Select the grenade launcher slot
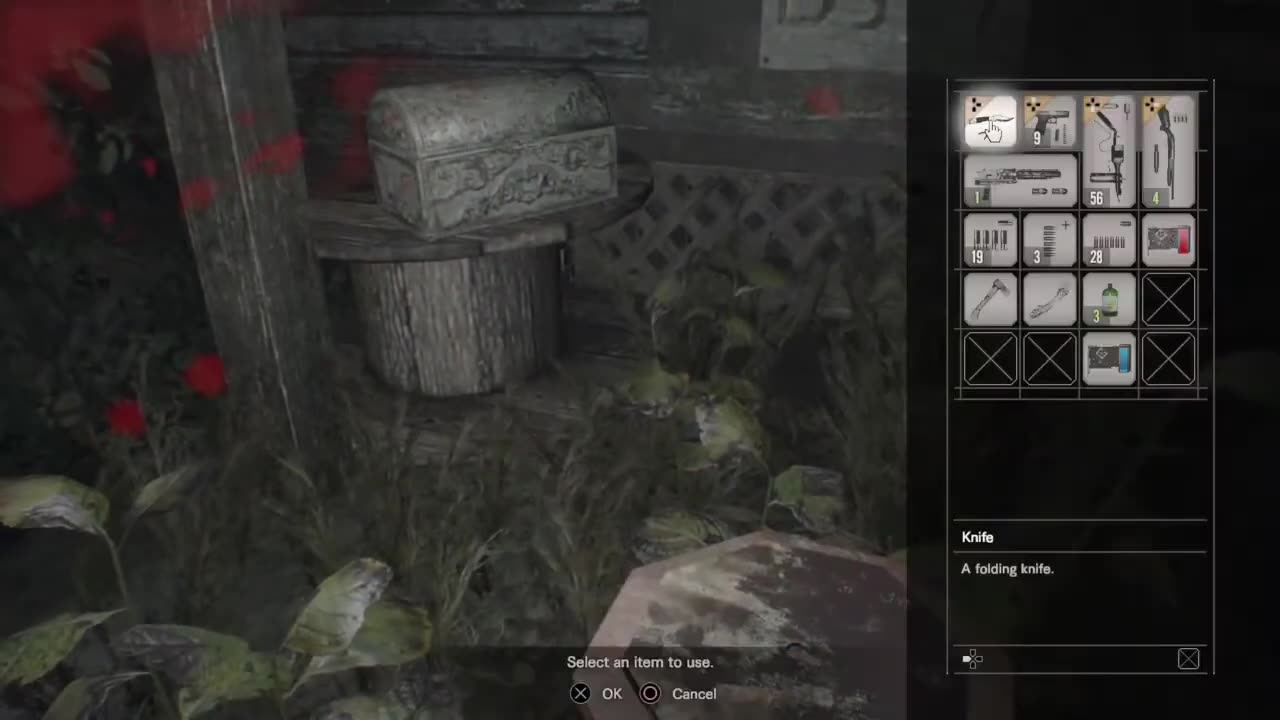The width and height of the screenshot is (1280, 720). (x=1020, y=180)
